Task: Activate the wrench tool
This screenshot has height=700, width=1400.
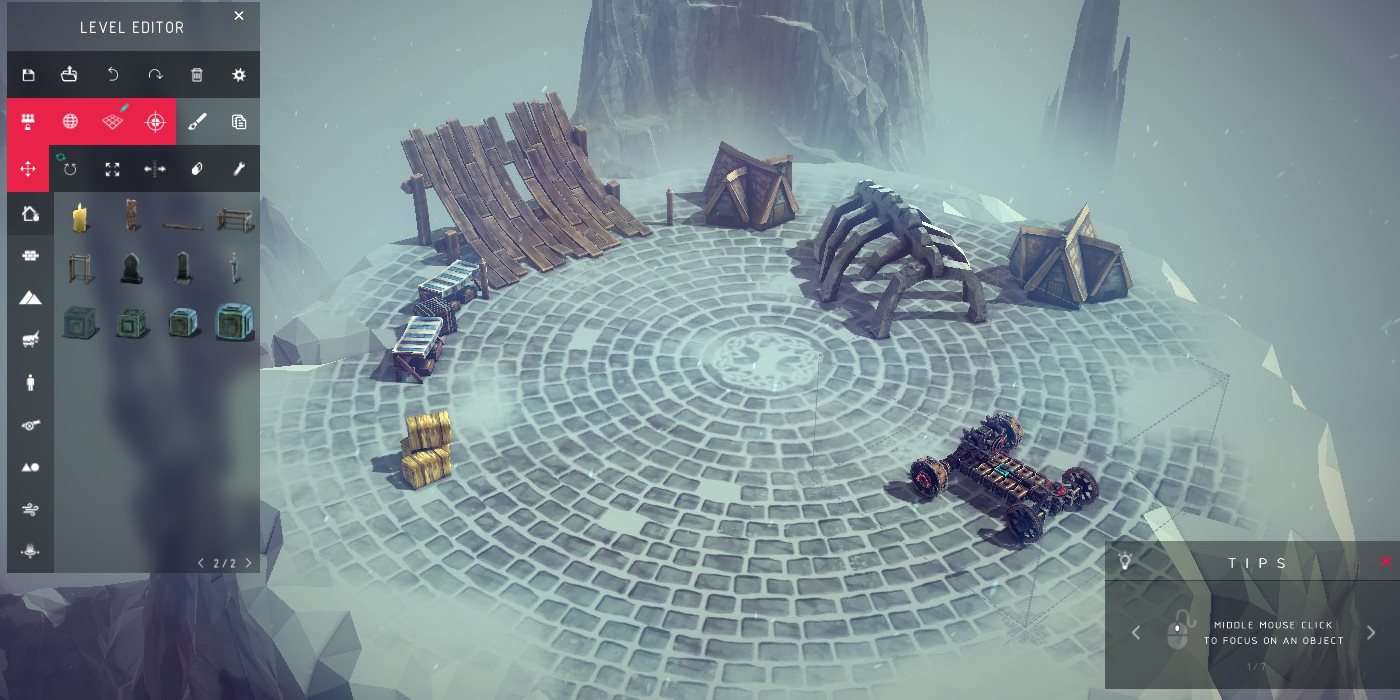Action: (x=239, y=169)
